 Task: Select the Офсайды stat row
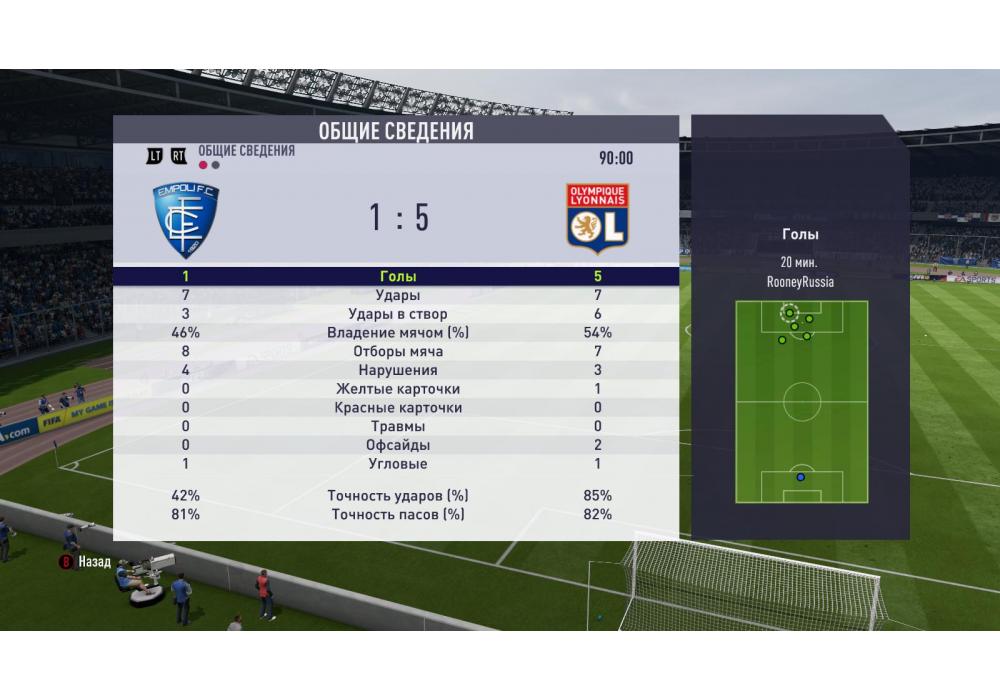point(396,445)
